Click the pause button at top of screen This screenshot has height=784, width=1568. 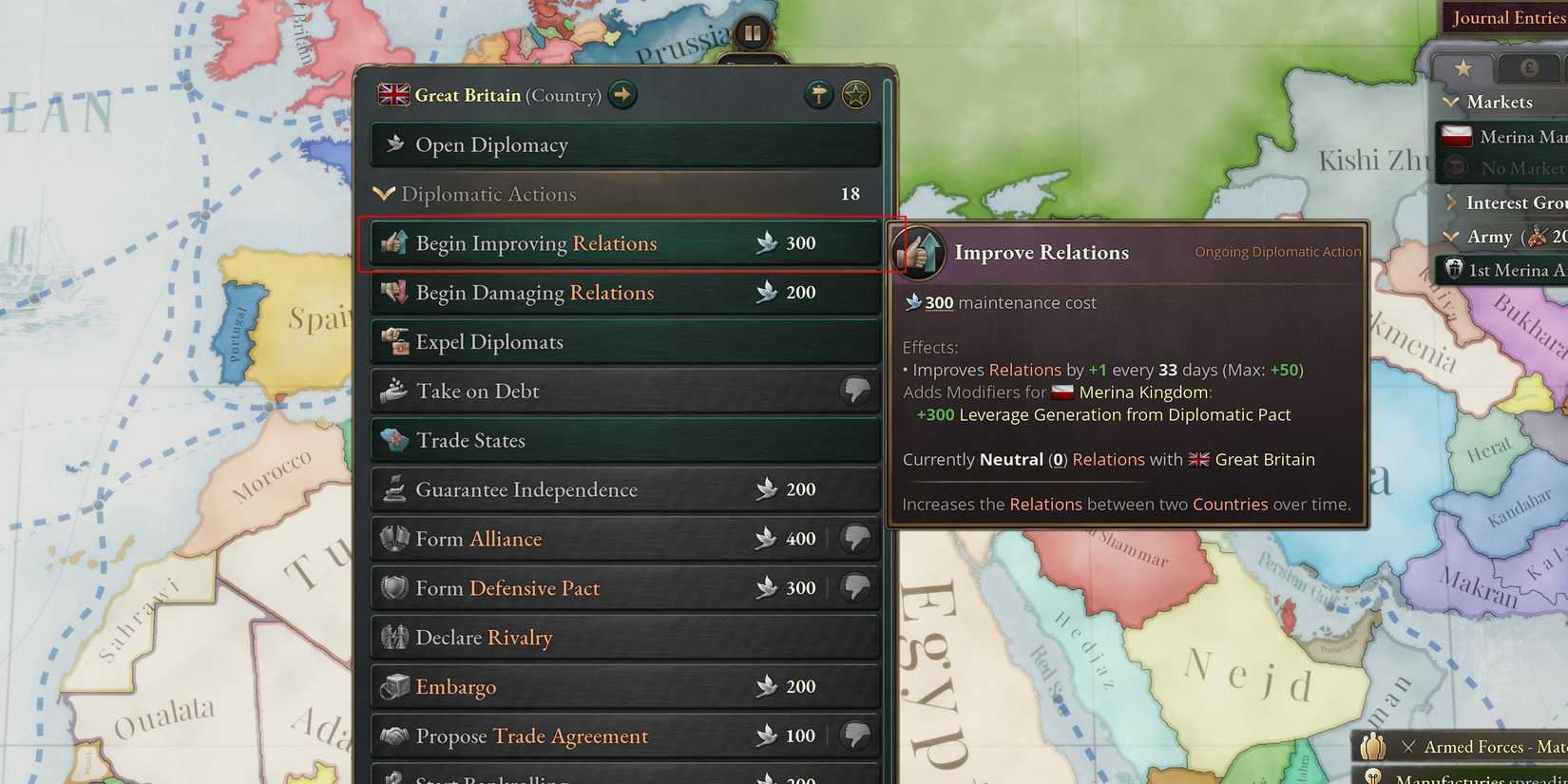tap(752, 31)
